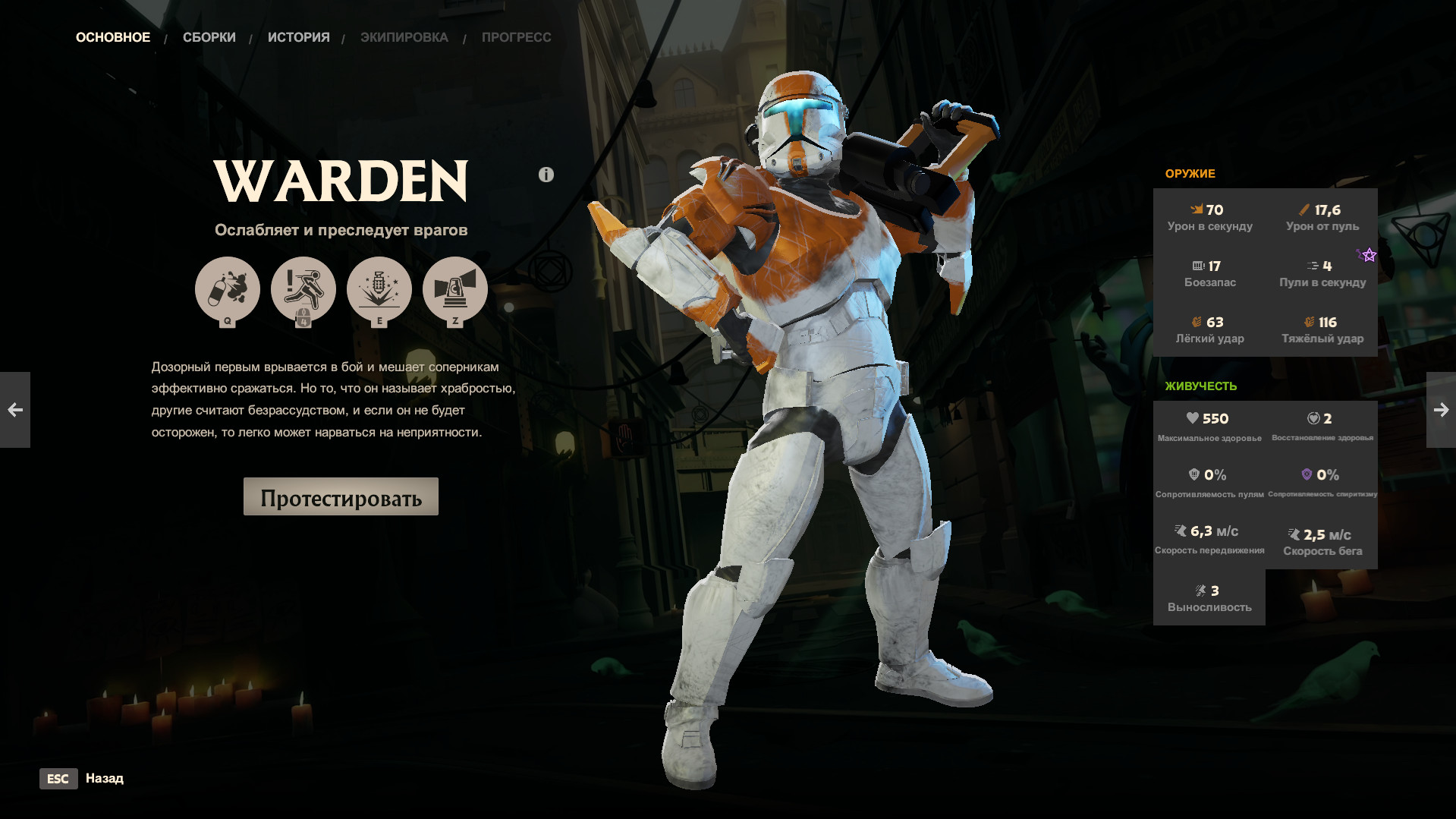
Task: Open the info tooltip next to WARDEN
Action: coord(545,174)
